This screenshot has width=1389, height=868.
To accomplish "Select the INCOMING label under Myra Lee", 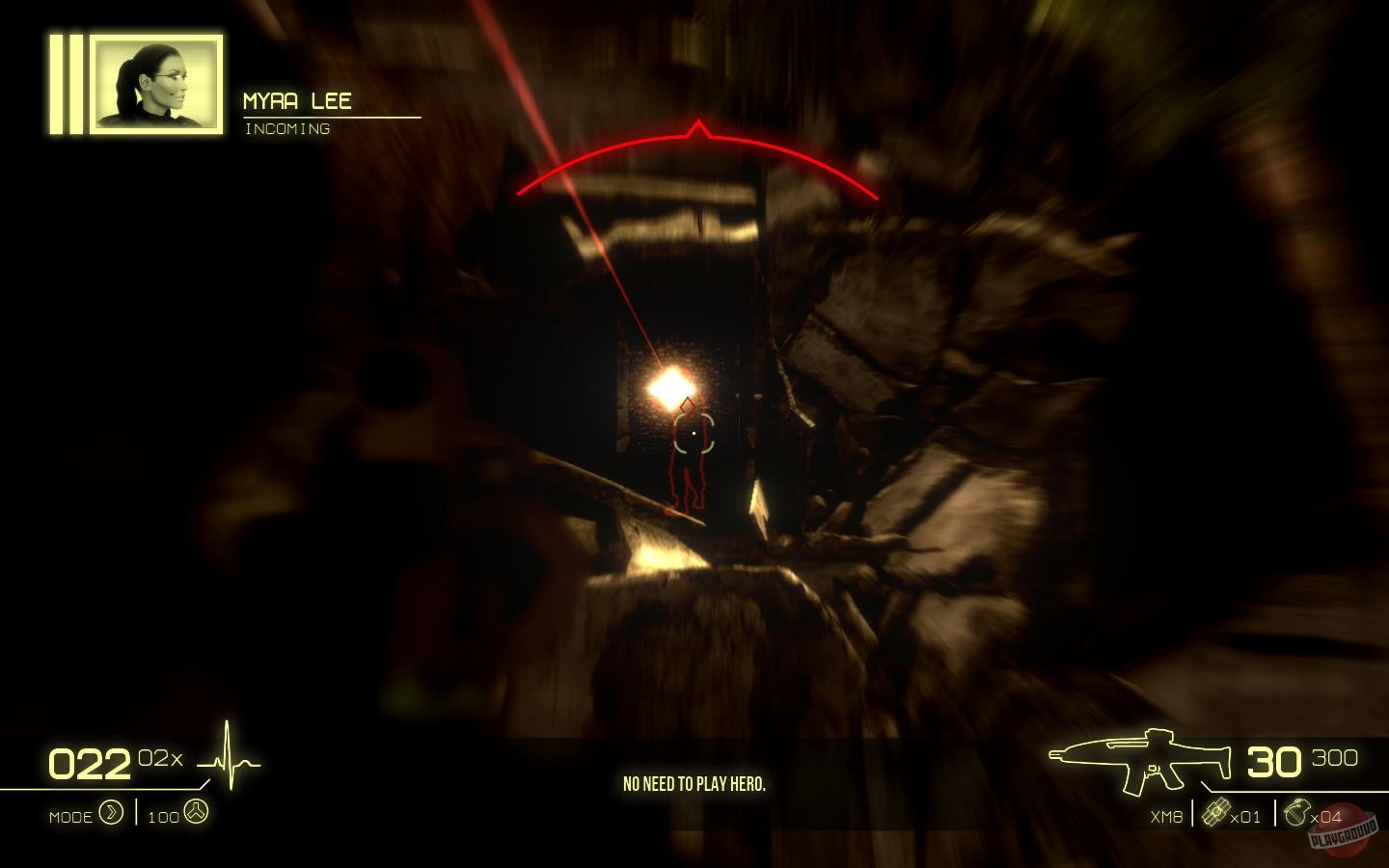I will coord(288,127).
